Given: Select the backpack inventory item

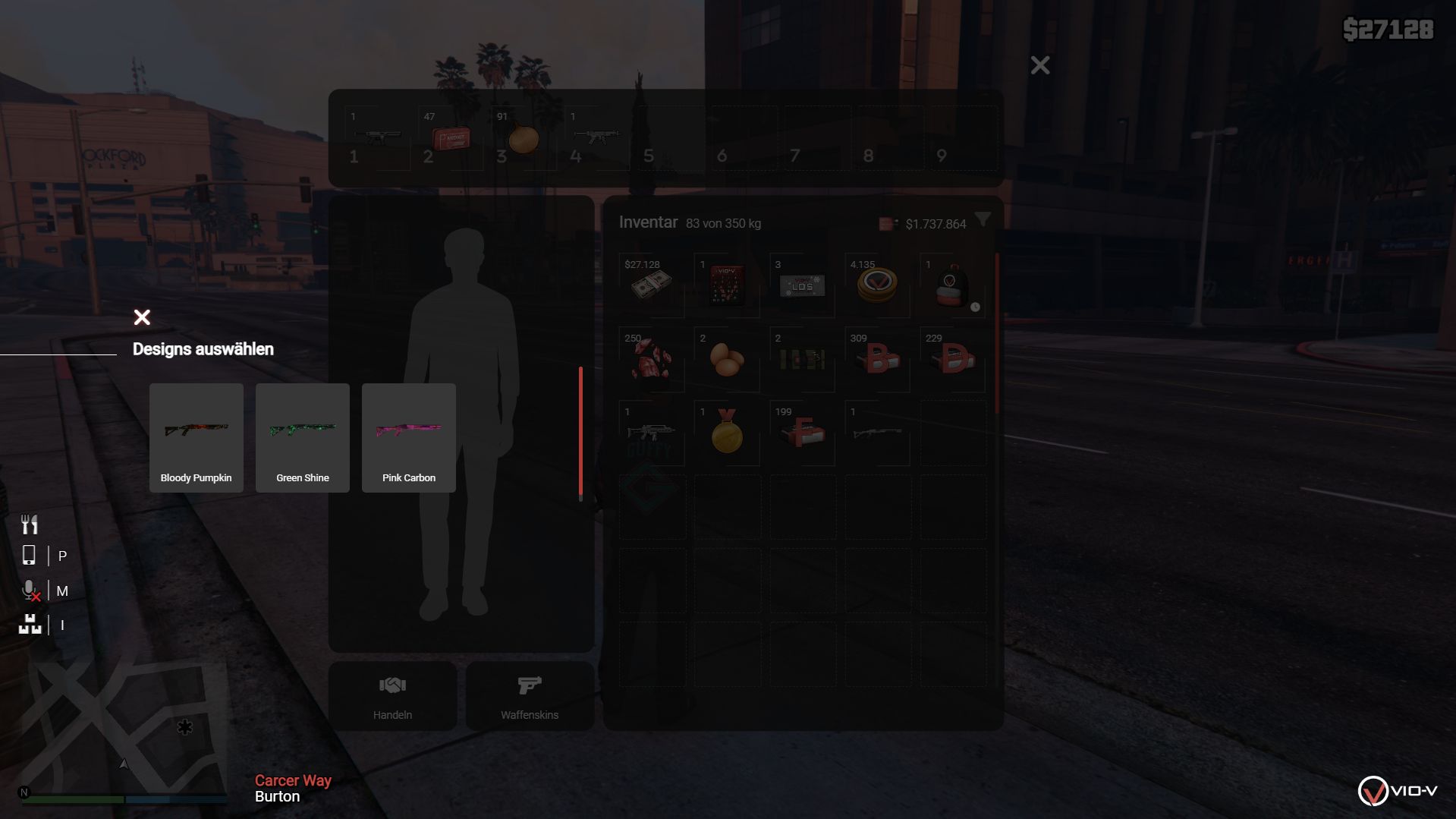Looking at the screenshot, I should [951, 285].
